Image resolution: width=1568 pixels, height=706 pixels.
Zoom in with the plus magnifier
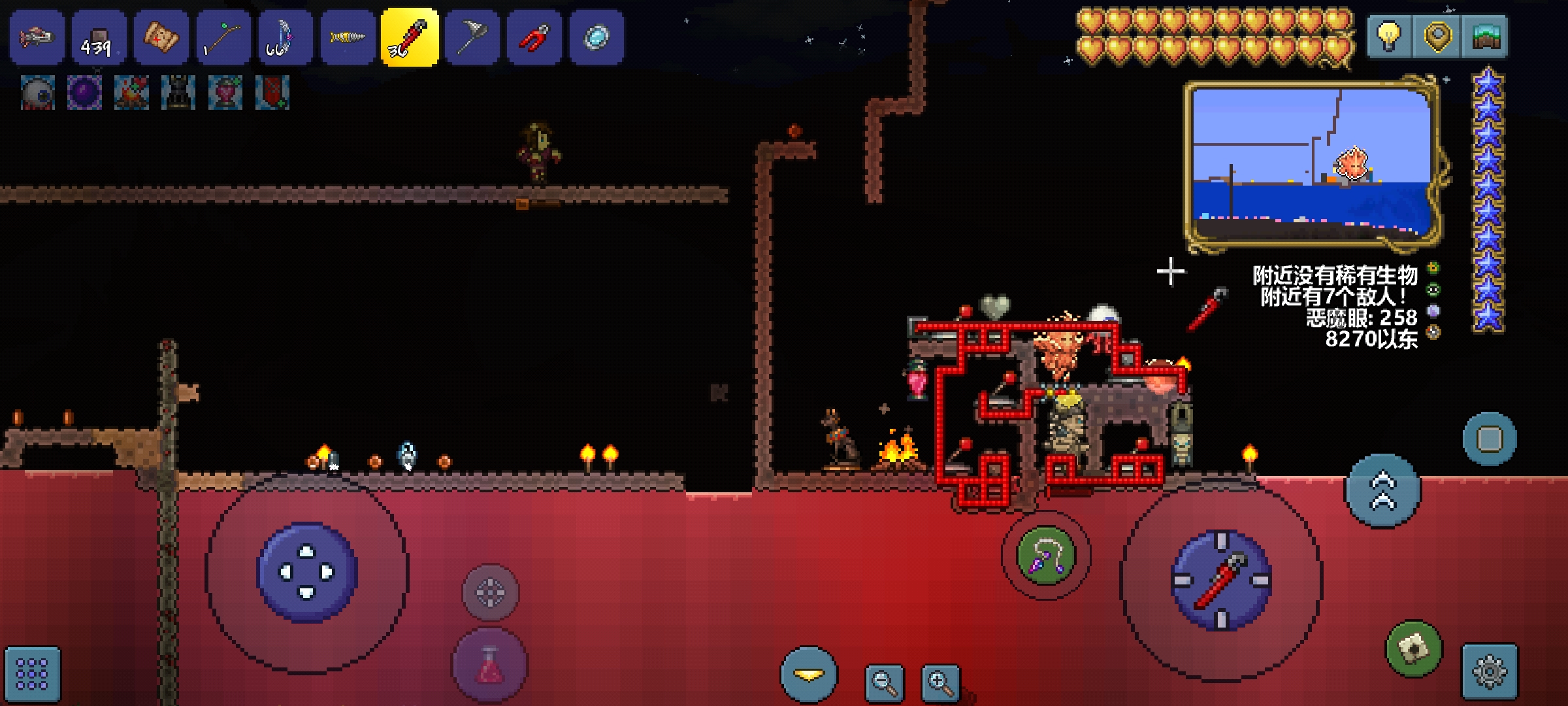(940, 683)
